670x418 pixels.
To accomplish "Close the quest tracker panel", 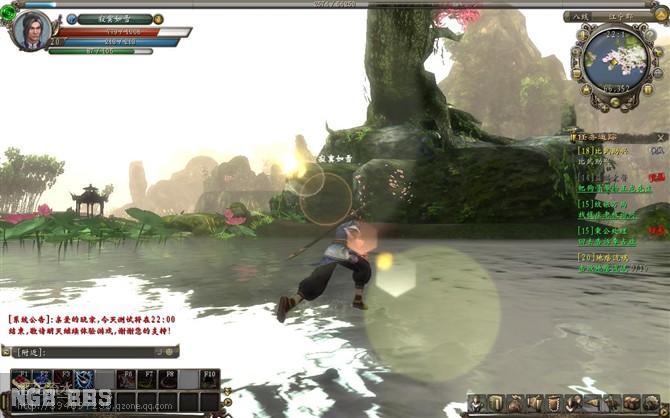I will tap(661, 136).
